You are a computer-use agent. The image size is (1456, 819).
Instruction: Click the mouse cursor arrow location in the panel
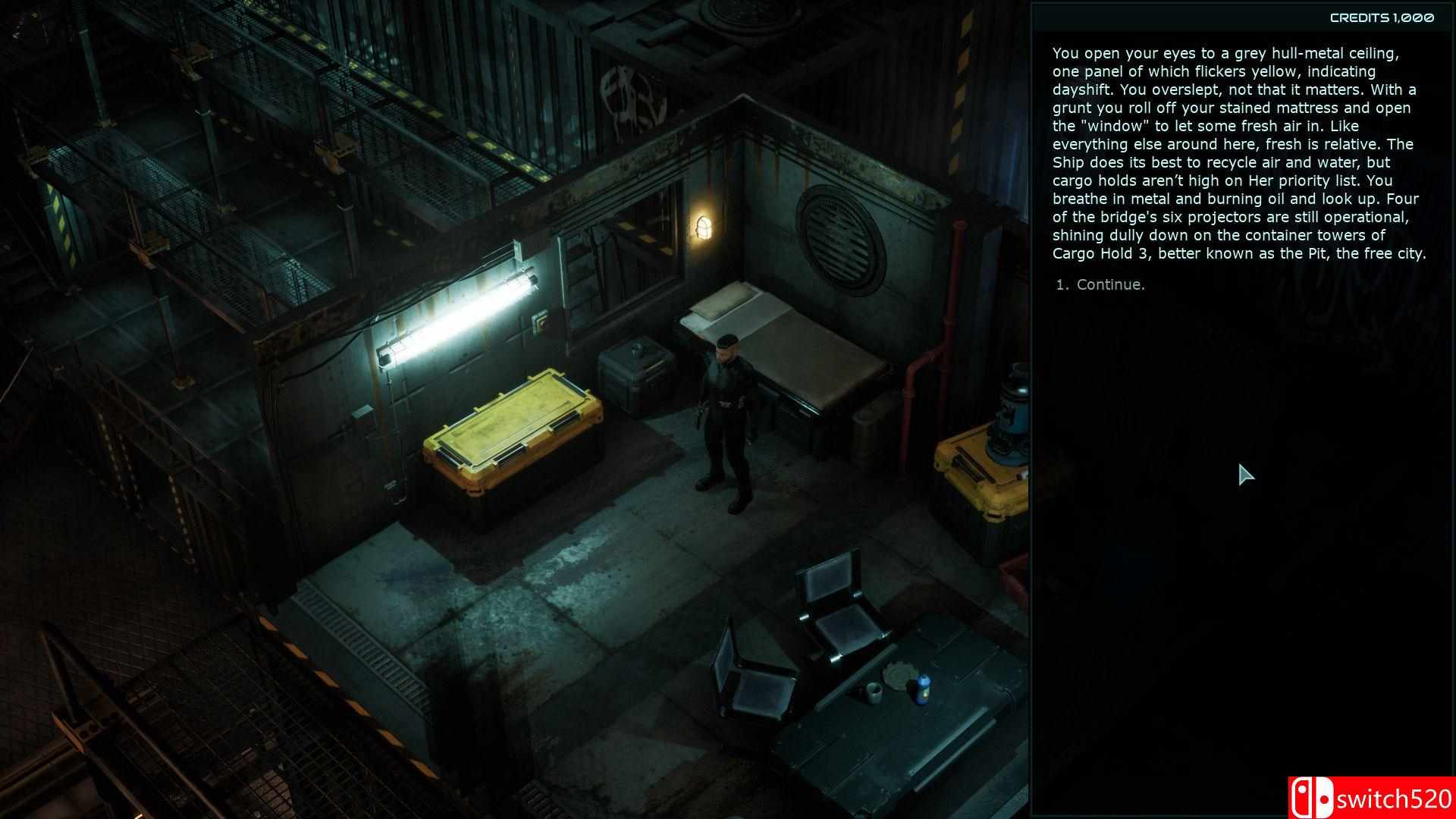(x=1244, y=475)
